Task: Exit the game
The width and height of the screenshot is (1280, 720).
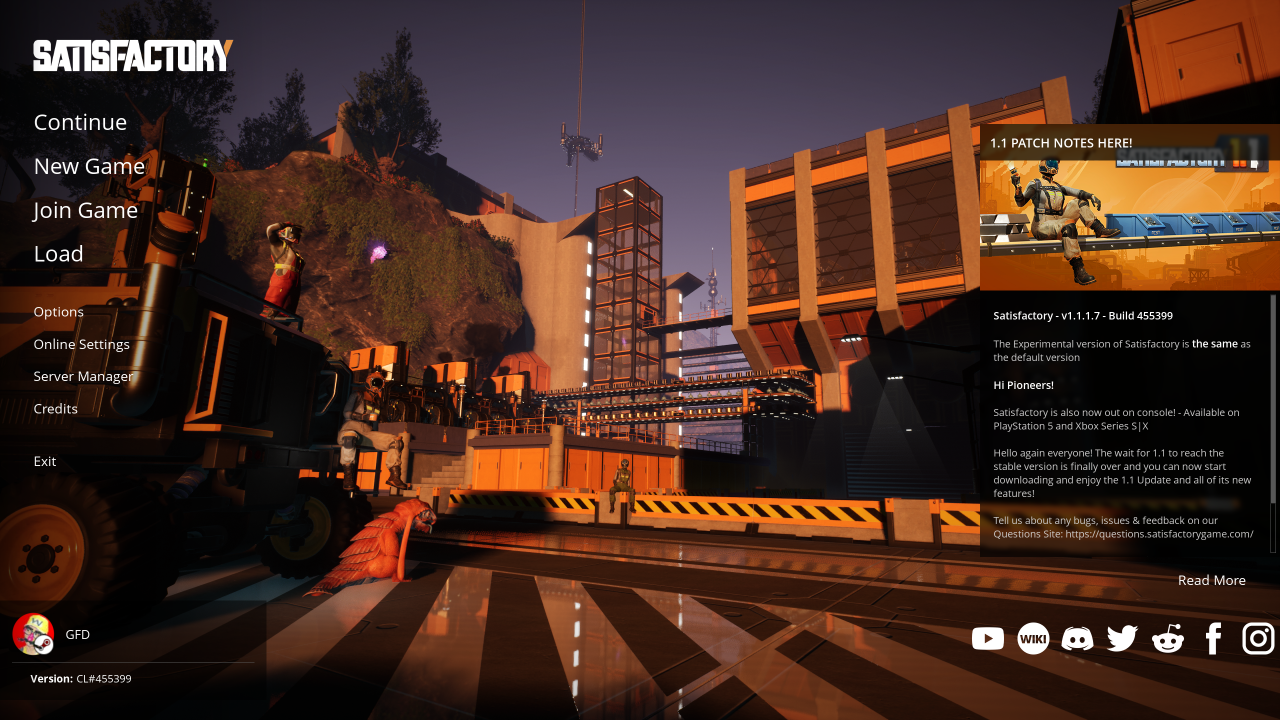Action: point(44,461)
